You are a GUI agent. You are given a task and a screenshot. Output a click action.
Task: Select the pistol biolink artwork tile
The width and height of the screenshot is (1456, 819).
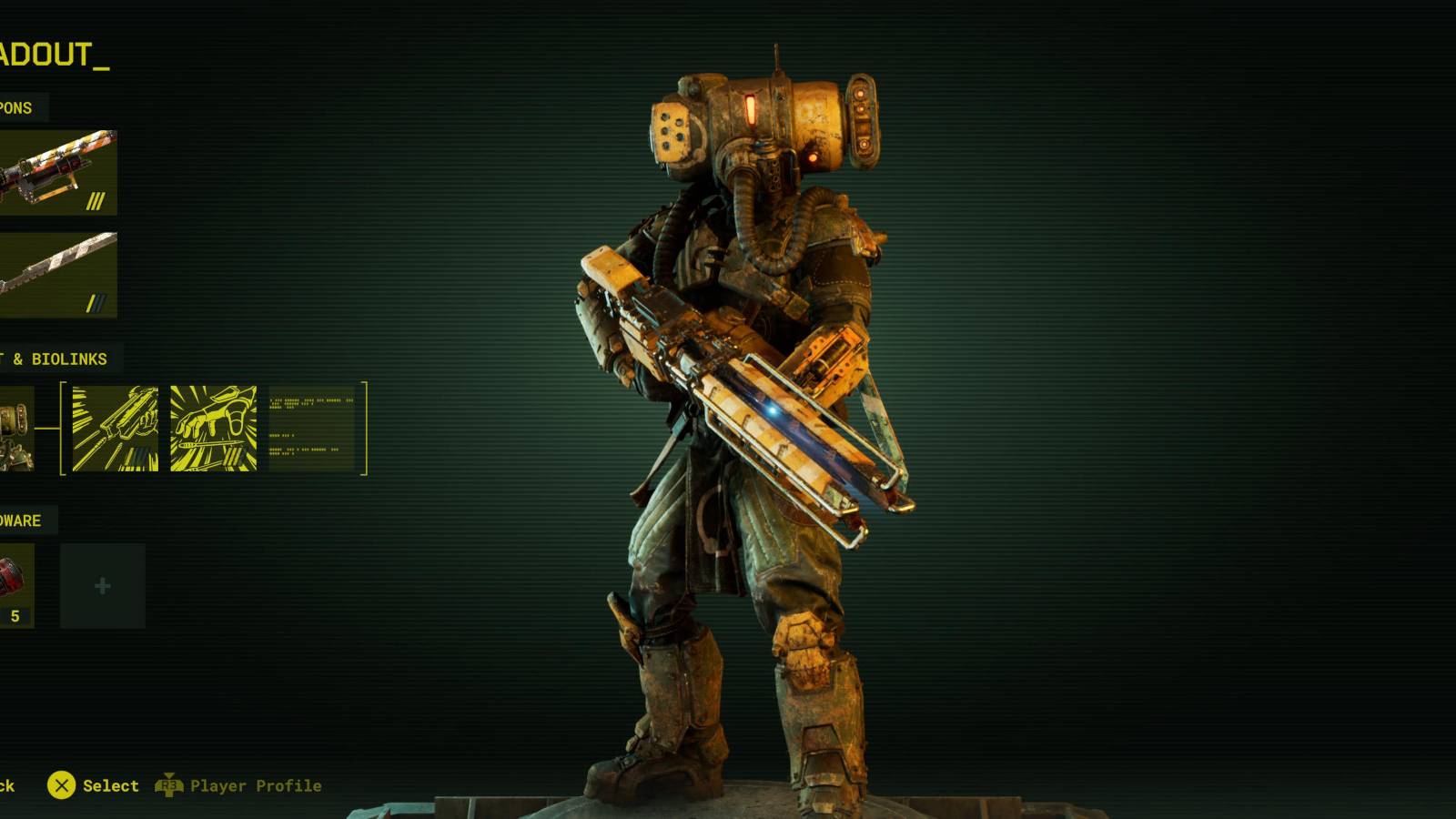(116, 428)
